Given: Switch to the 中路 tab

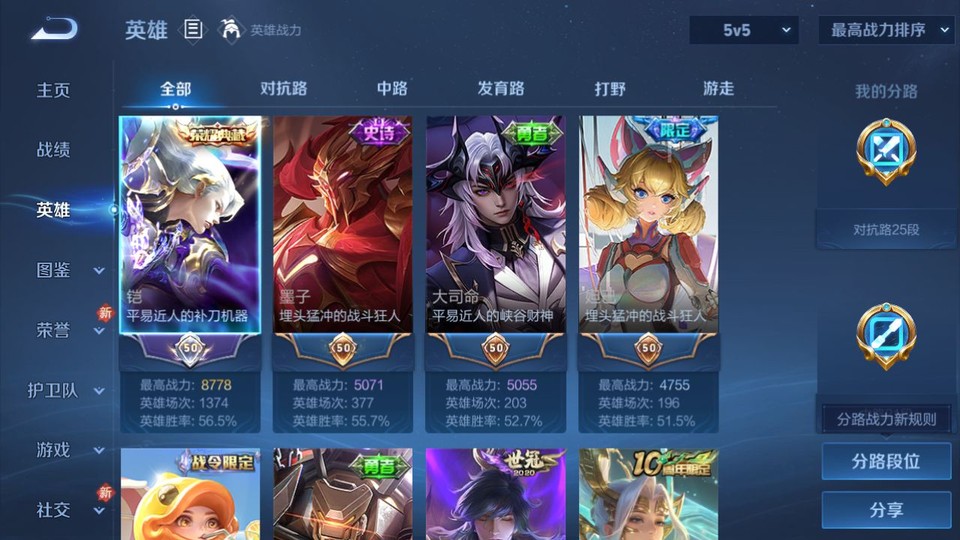Looking at the screenshot, I should [x=392, y=89].
